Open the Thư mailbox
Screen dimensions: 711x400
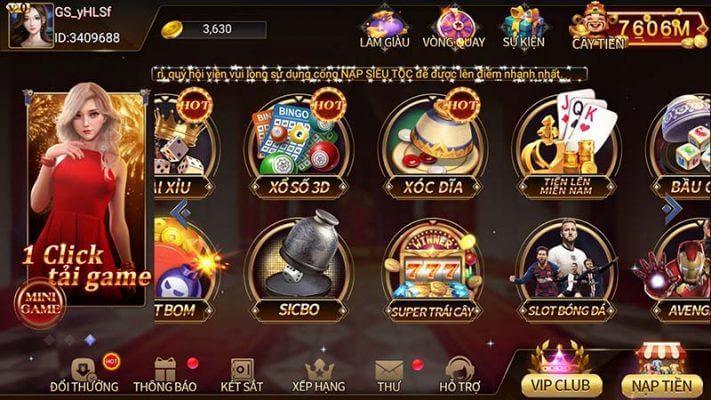(389, 375)
